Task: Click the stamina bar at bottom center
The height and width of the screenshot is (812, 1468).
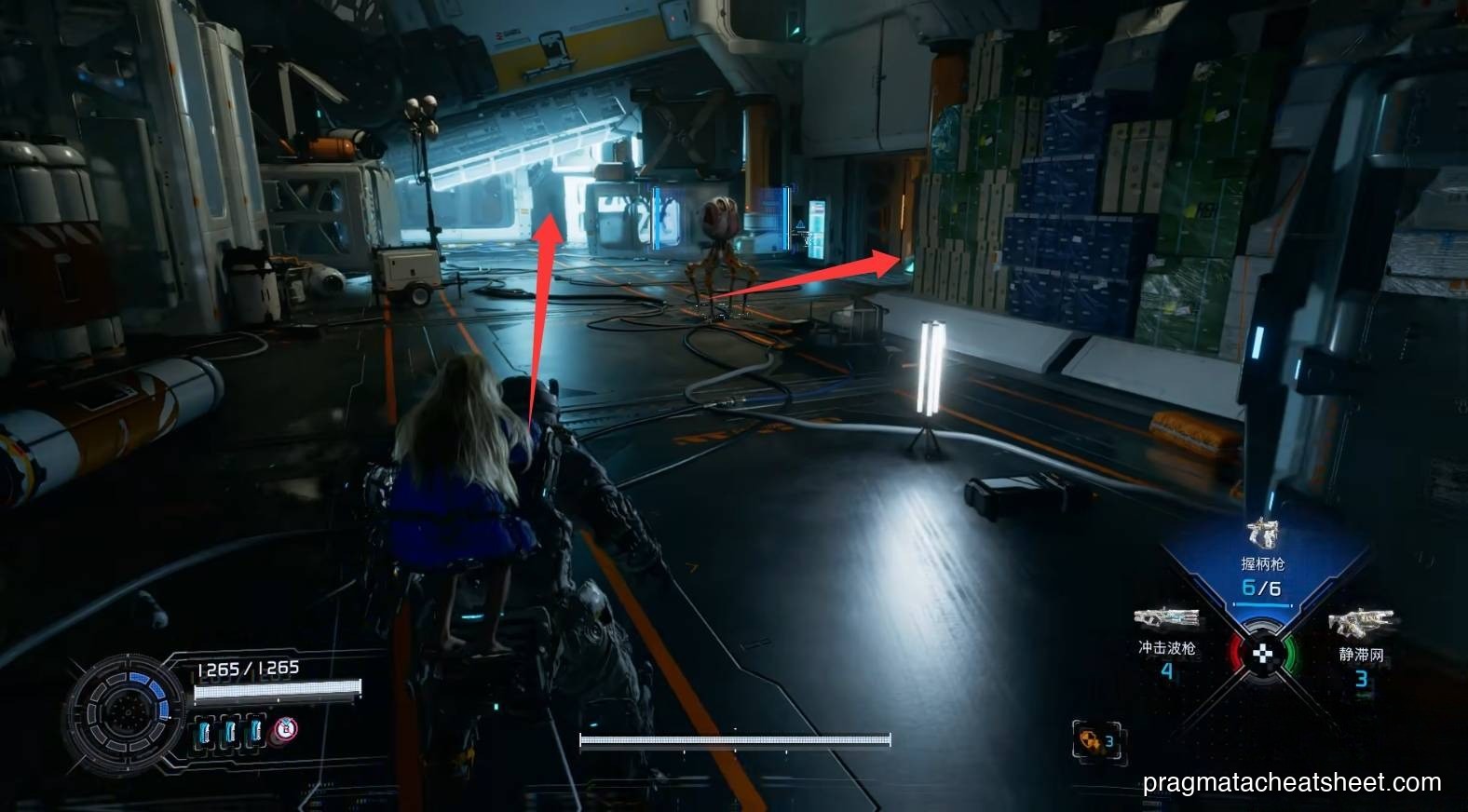Action: tap(734, 740)
